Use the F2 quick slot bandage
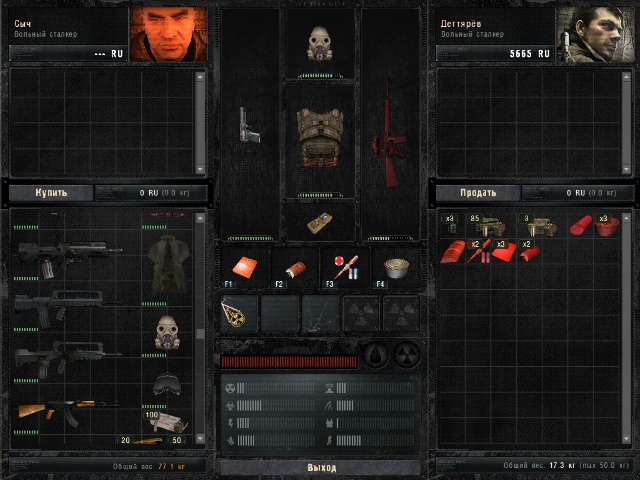 click(294, 267)
